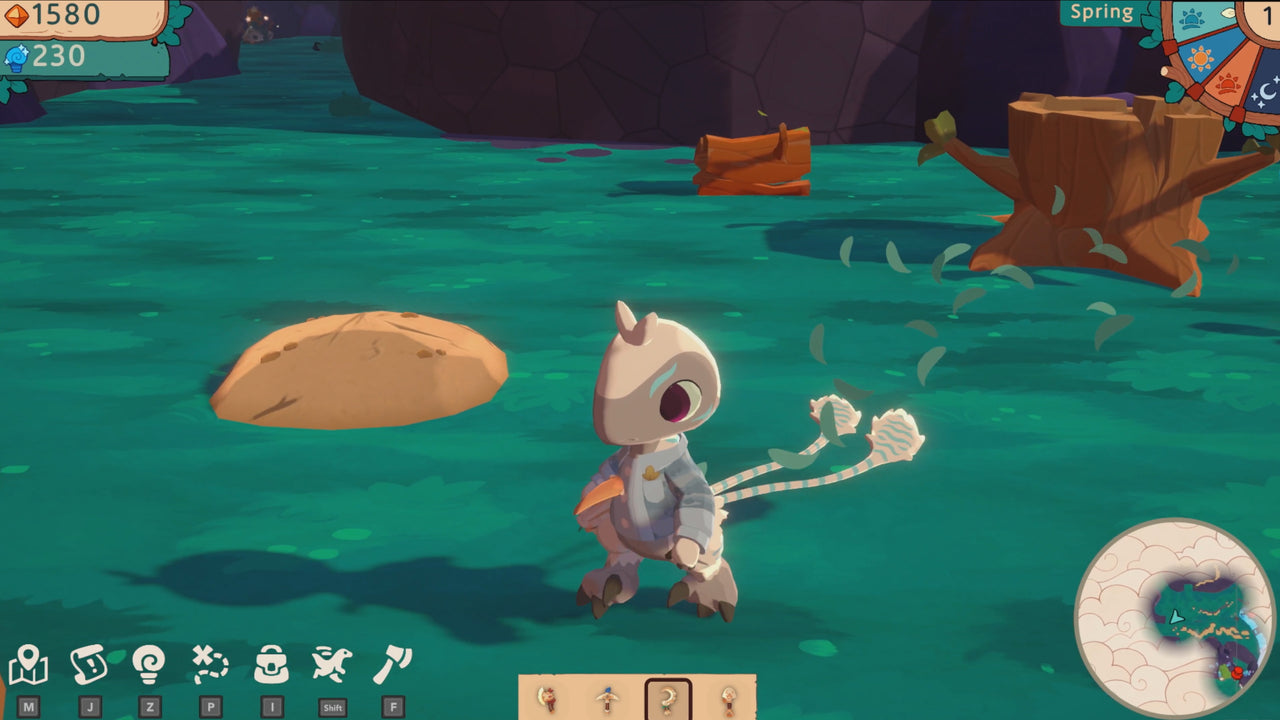The image size is (1280, 720).
Task: Select the sickle in the hotbar
Action: (x=548, y=697)
